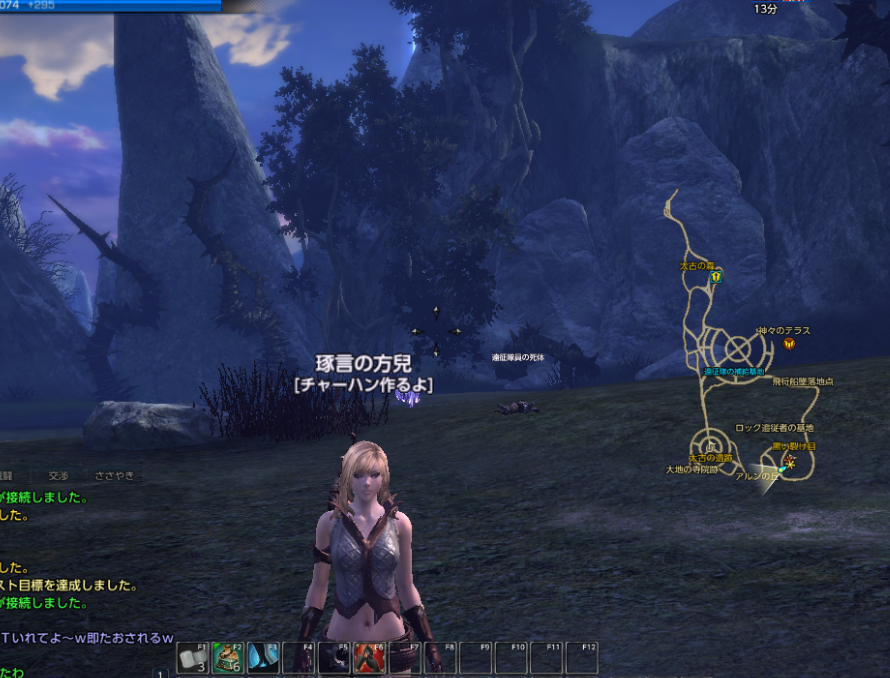The width and height of the screenshot is (890, 678).
Task: Activate the blue crescent skill in F3
Action: [264, 657]
